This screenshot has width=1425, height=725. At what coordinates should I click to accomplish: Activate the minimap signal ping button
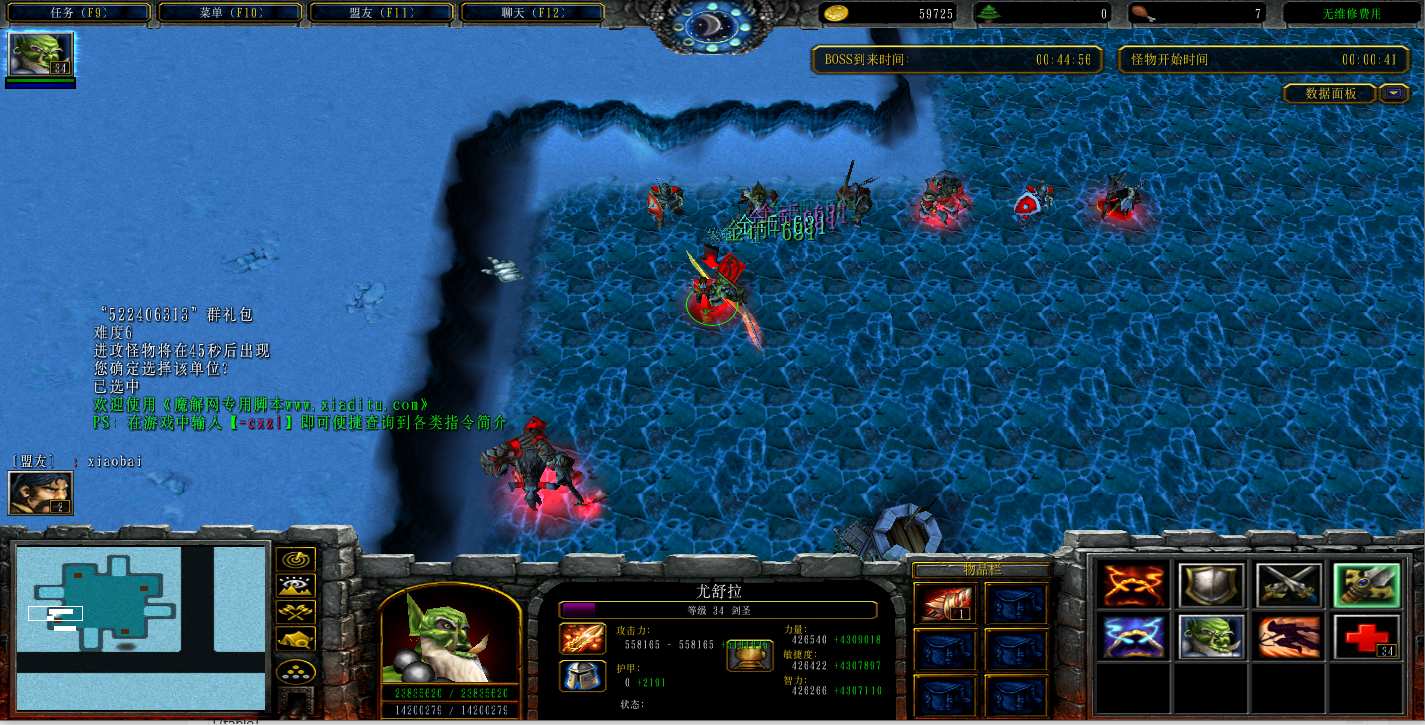(297, 560)
